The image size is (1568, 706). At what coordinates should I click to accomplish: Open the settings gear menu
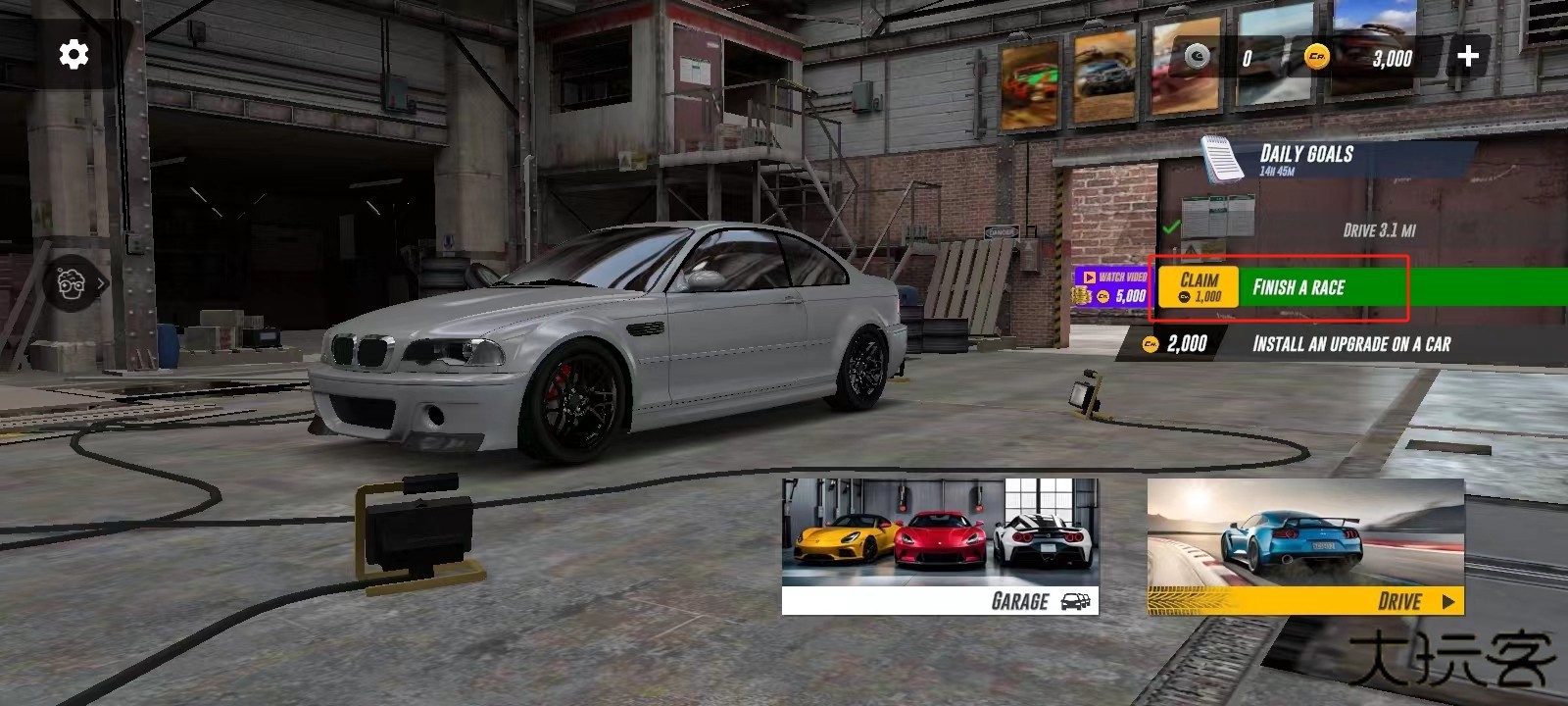click(x=73, y=55)
